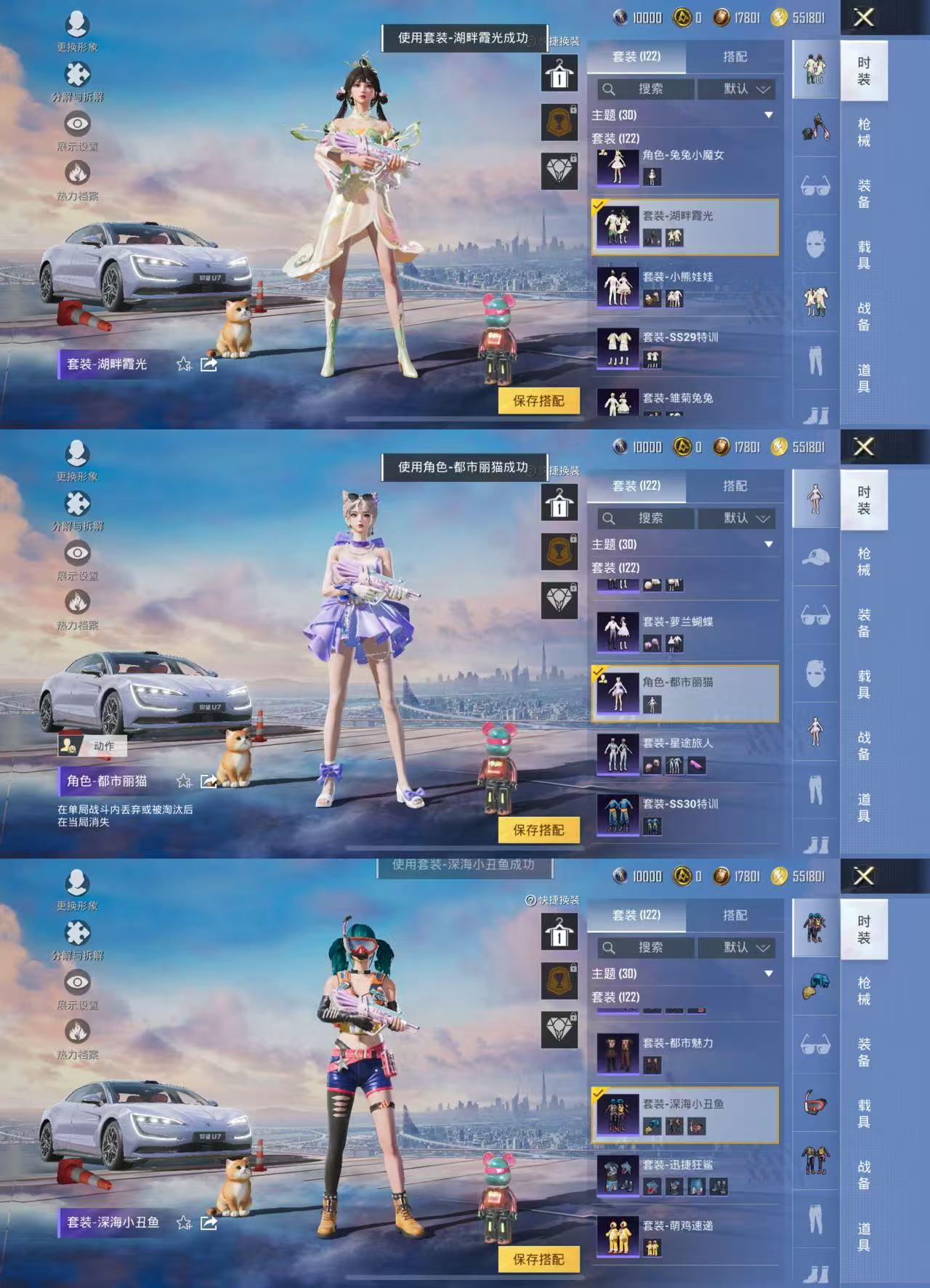Switch to the 搭配 tab
930x1288 pixels.
click(735, 57)
